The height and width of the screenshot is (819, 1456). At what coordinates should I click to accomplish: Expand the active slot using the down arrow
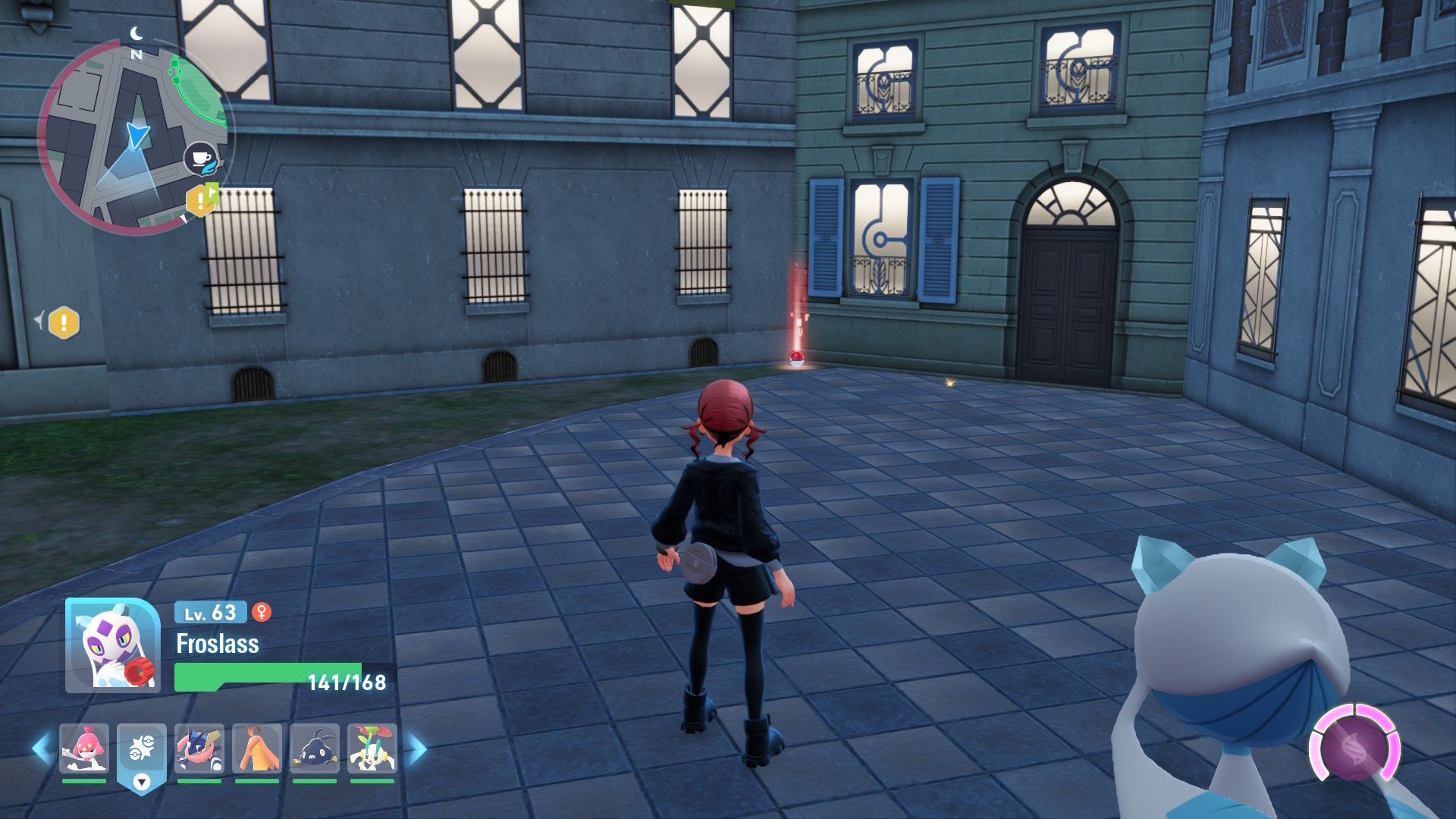[x=141, y=783]
